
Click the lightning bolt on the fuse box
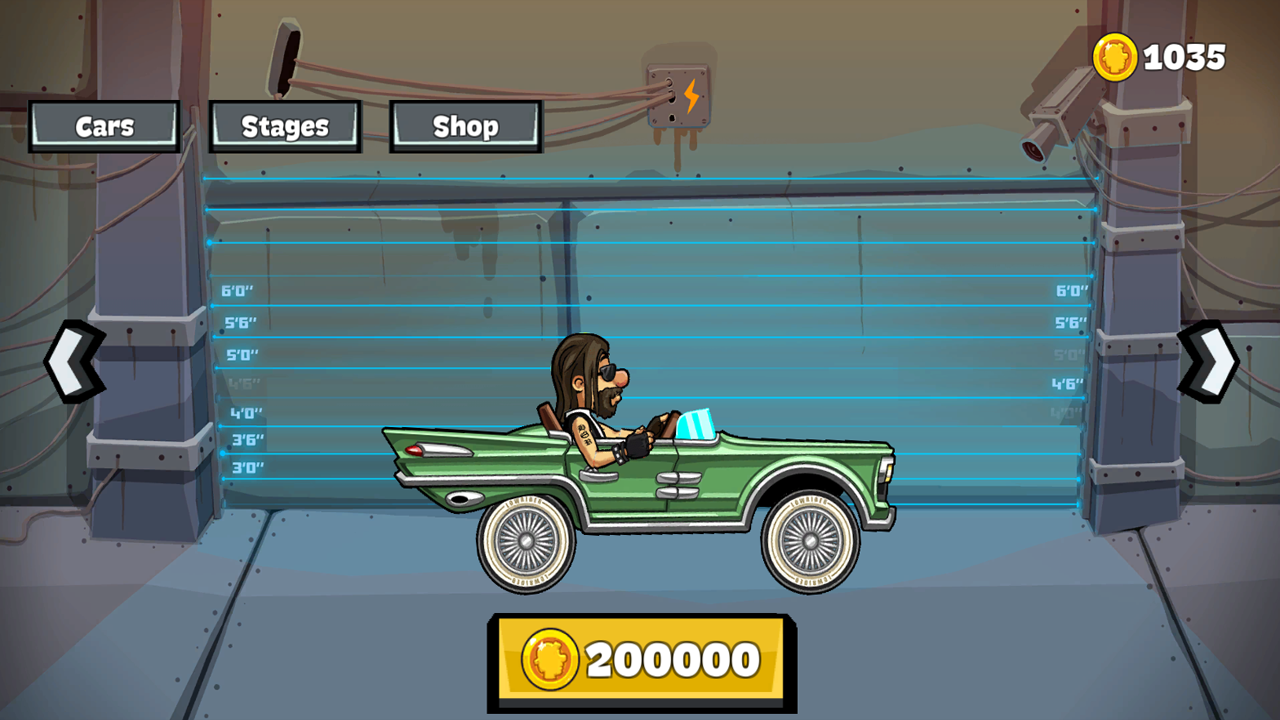[x=691, y=93]
